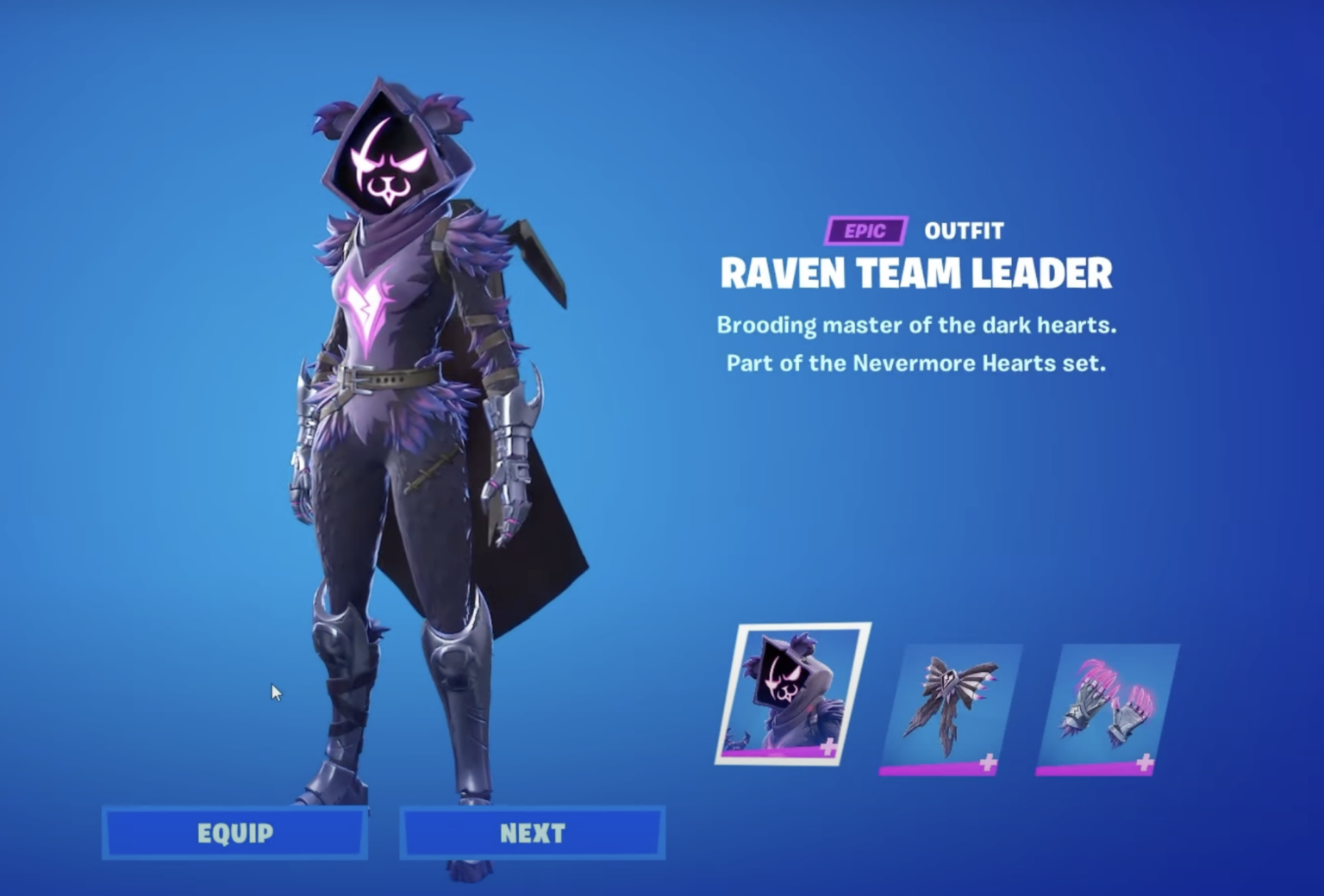
Task: Click the Brooding master description line
Action: 916,326
